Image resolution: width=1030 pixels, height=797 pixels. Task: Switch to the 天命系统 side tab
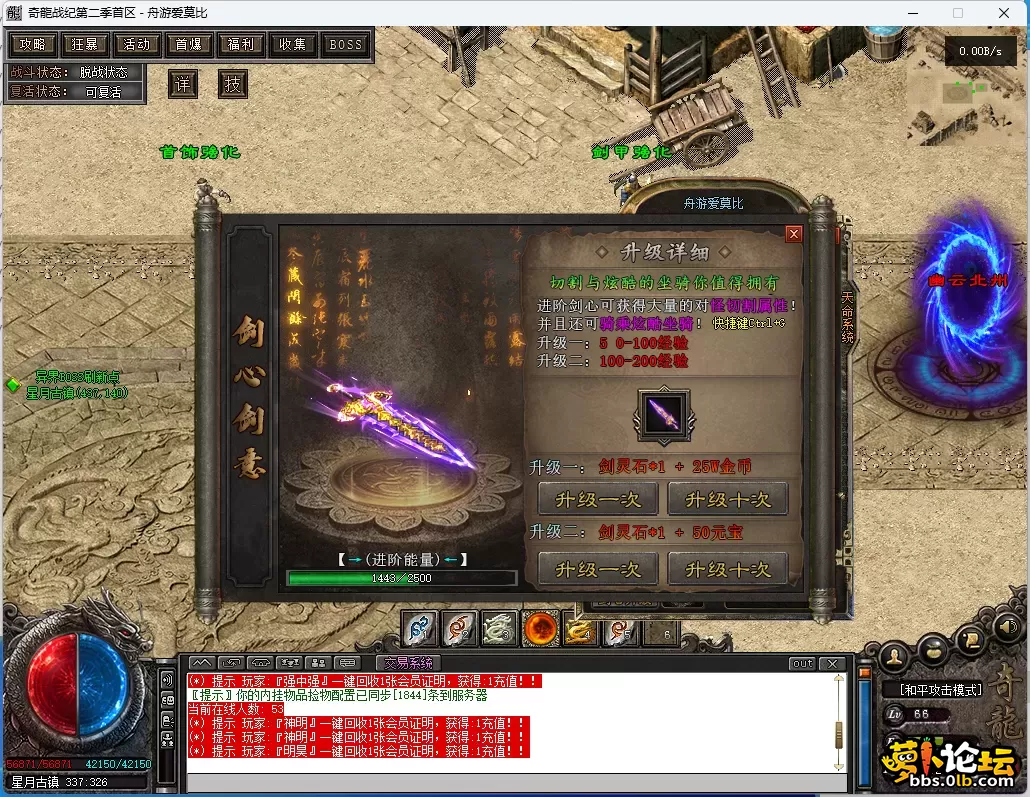click(847, 316)
